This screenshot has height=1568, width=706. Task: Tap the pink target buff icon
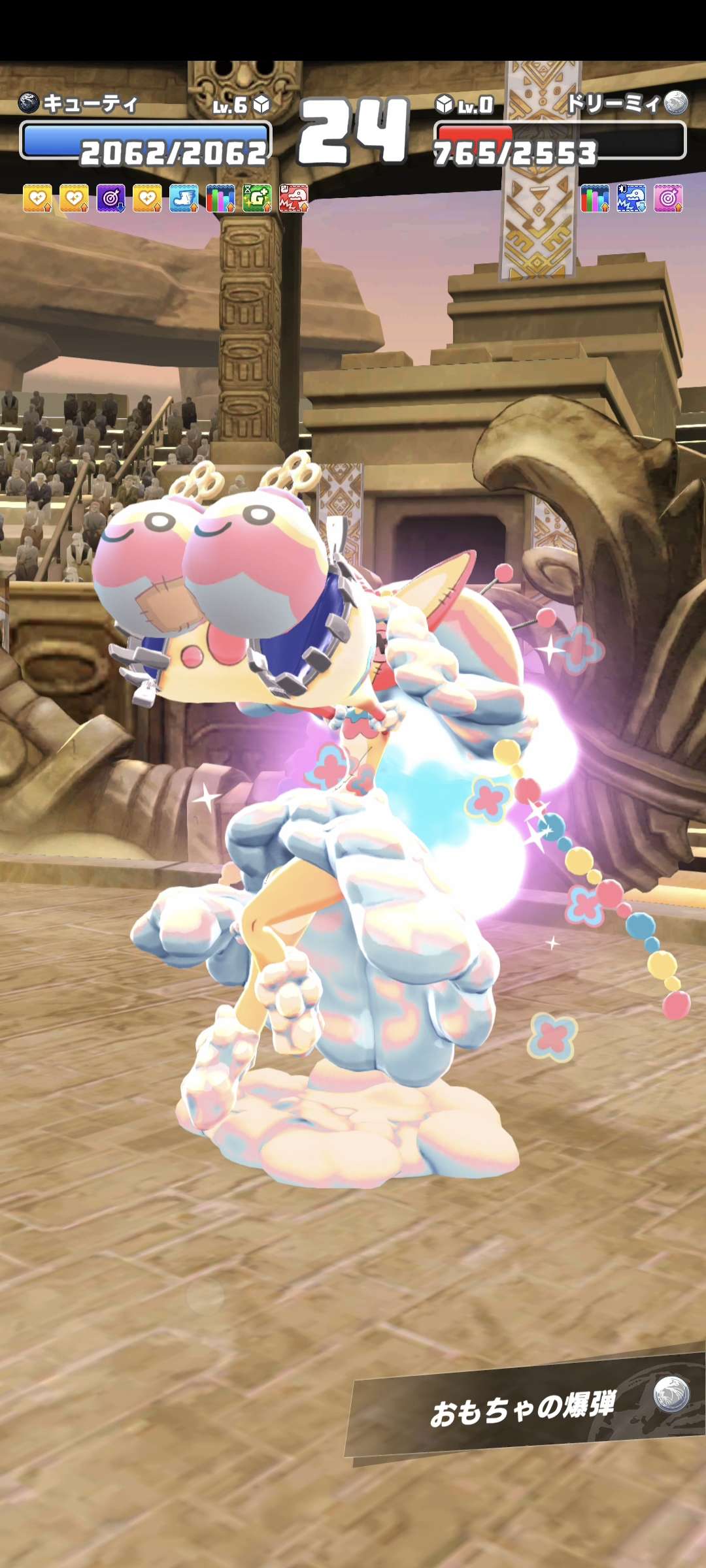[668, 198]
